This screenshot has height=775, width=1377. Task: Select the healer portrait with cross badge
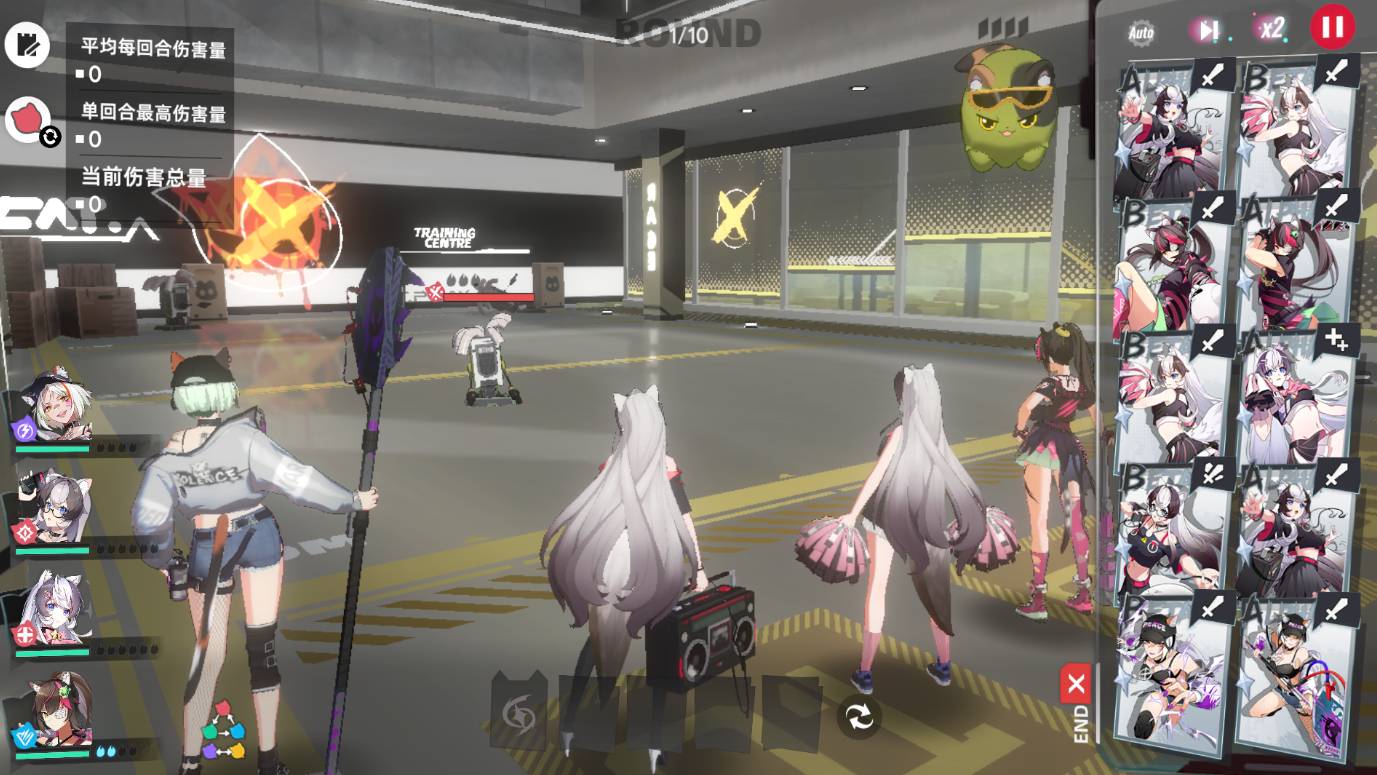tap(57, 609)
